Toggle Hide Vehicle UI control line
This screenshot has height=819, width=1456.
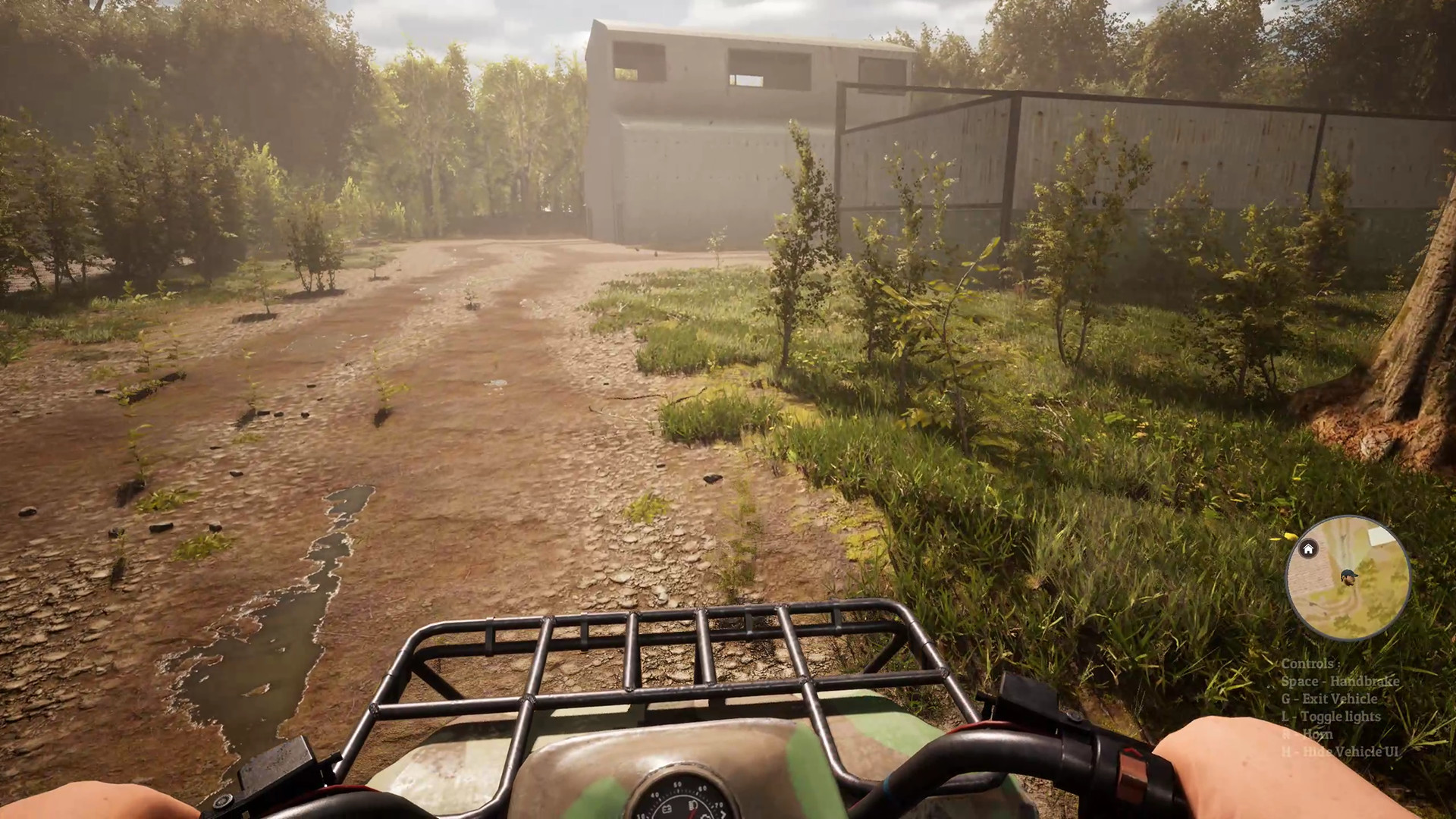click(x=1339, y=751)
